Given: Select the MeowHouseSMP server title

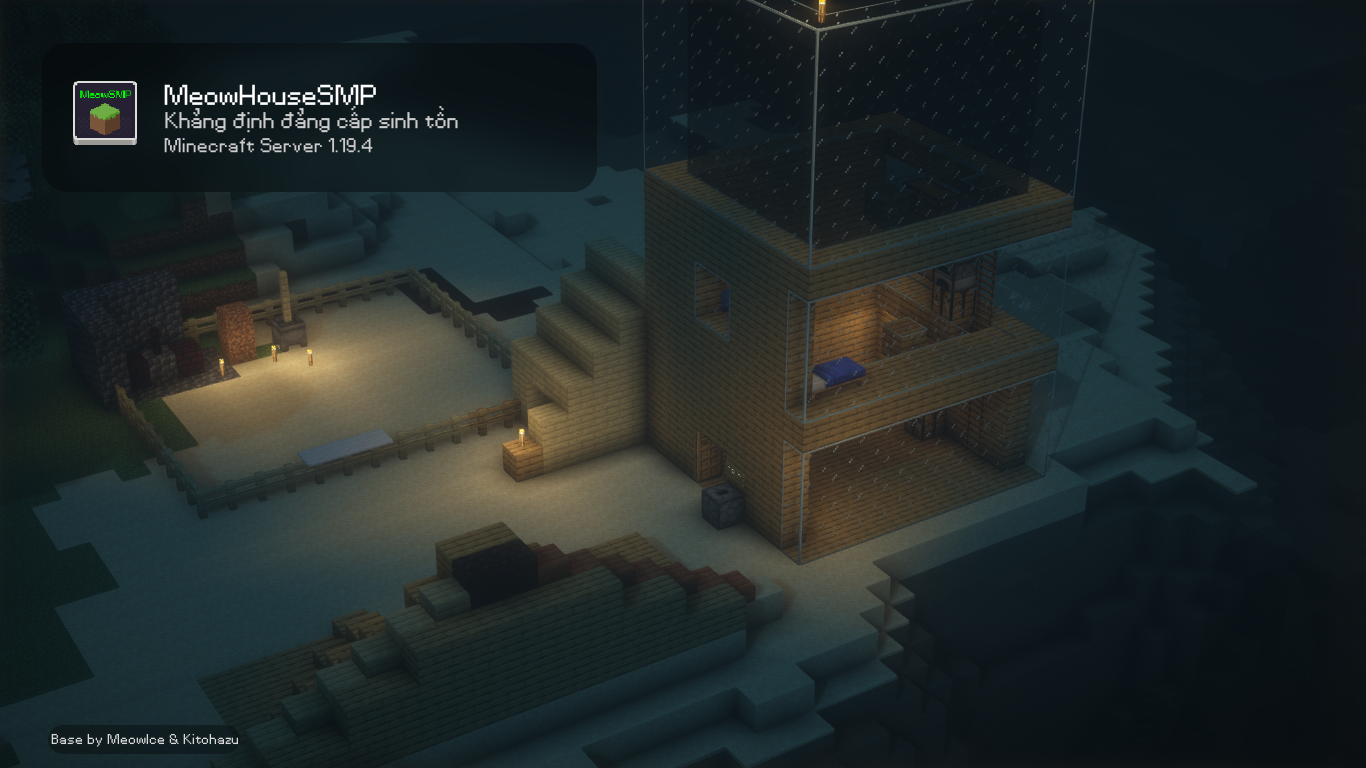Looking at the screenshot, I should coord(270,96).
